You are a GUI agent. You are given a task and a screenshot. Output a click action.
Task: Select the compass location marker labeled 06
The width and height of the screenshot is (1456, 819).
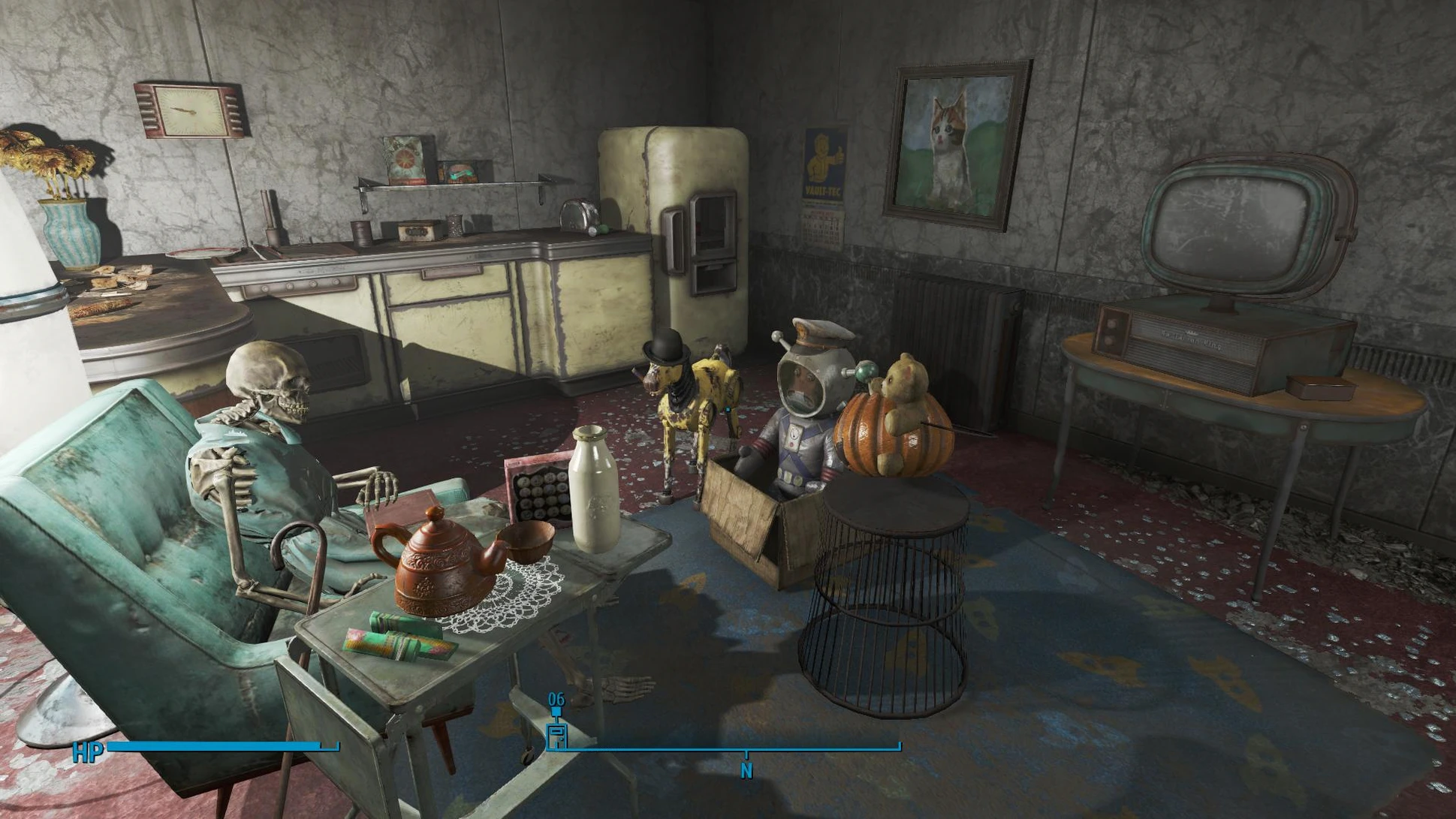click(x=556, y=734)
